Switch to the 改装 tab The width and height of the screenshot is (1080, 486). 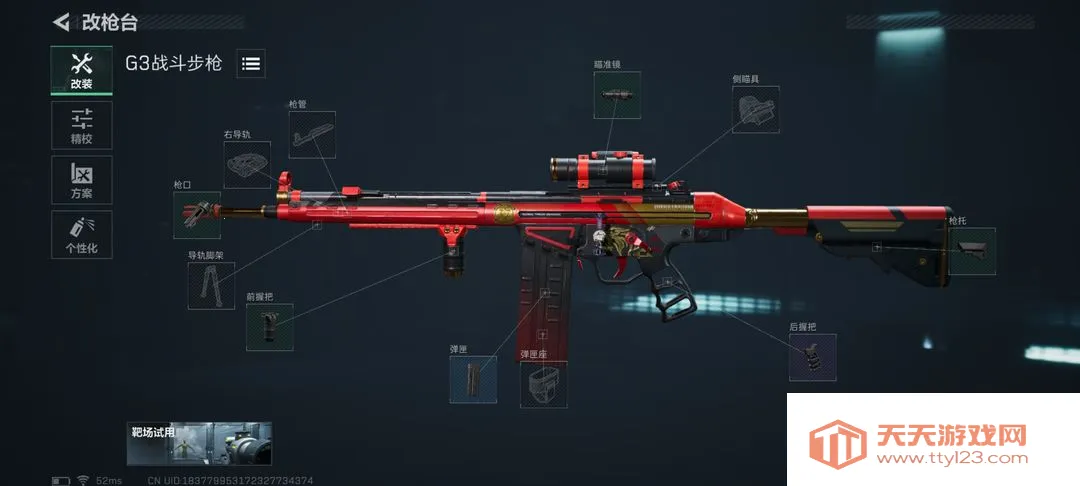(x=81, y=71)
